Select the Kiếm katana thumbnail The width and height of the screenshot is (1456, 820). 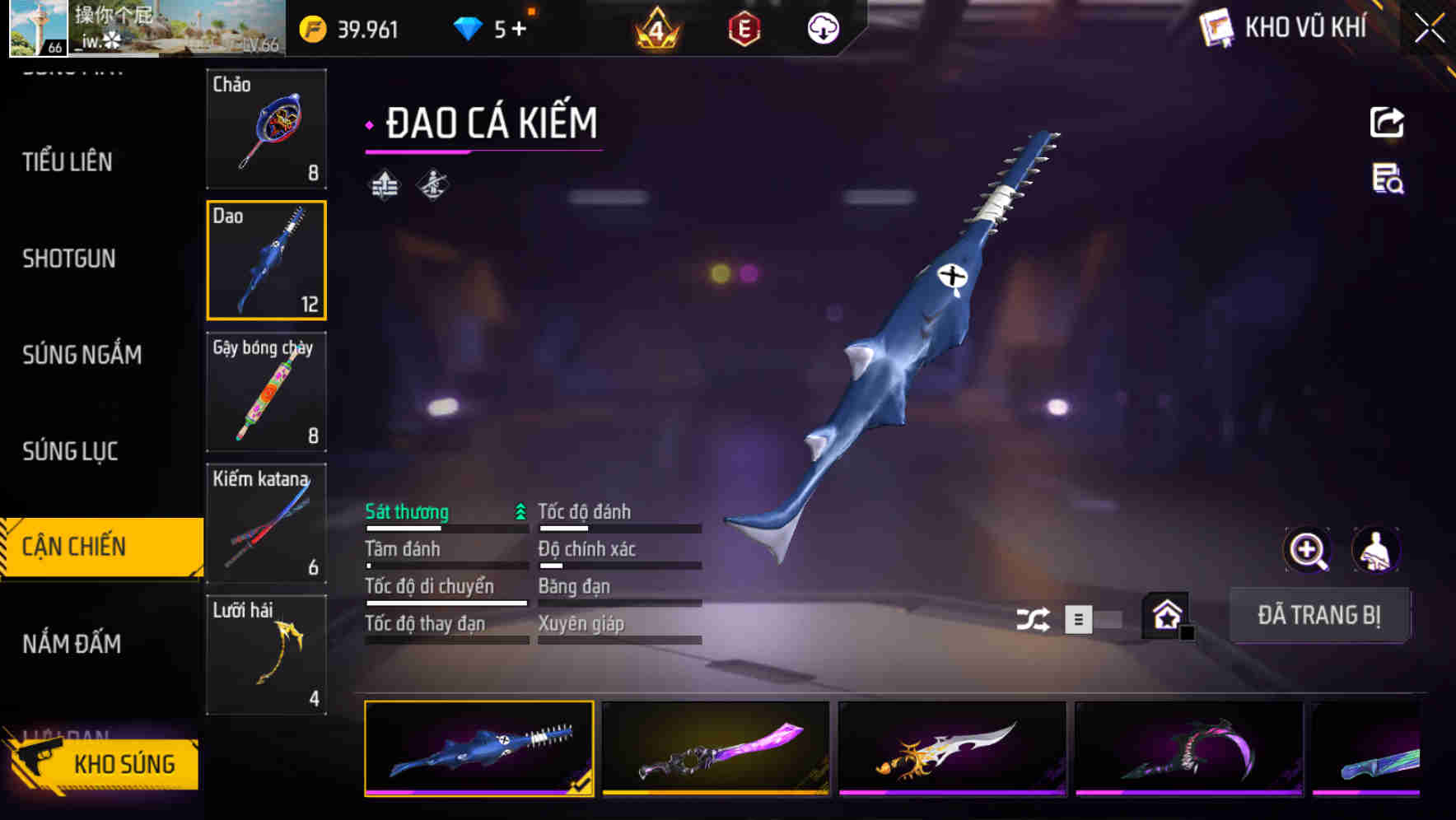click(x=266, y=523)
